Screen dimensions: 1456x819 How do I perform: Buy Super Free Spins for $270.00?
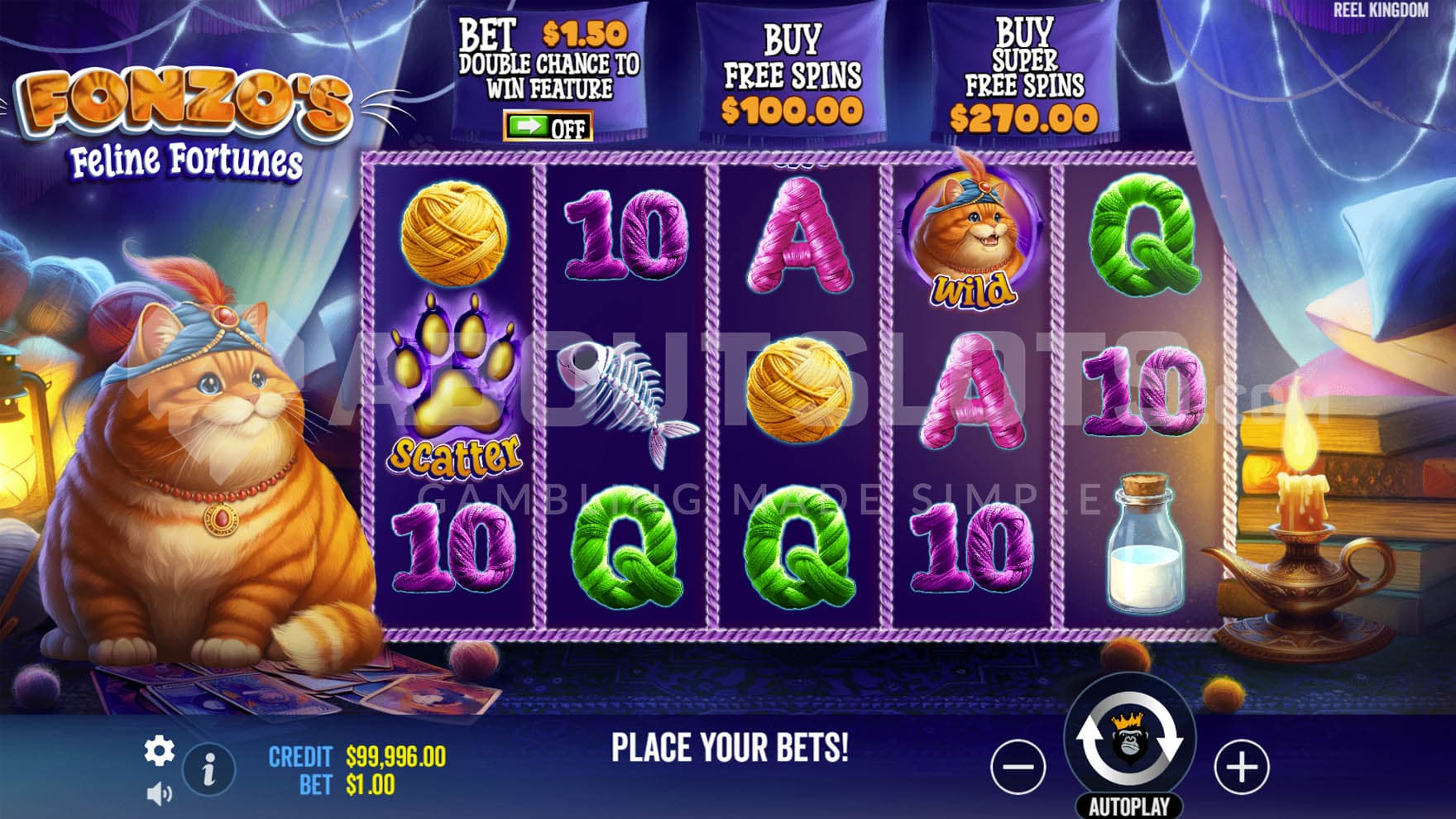tap(1024, 77)
